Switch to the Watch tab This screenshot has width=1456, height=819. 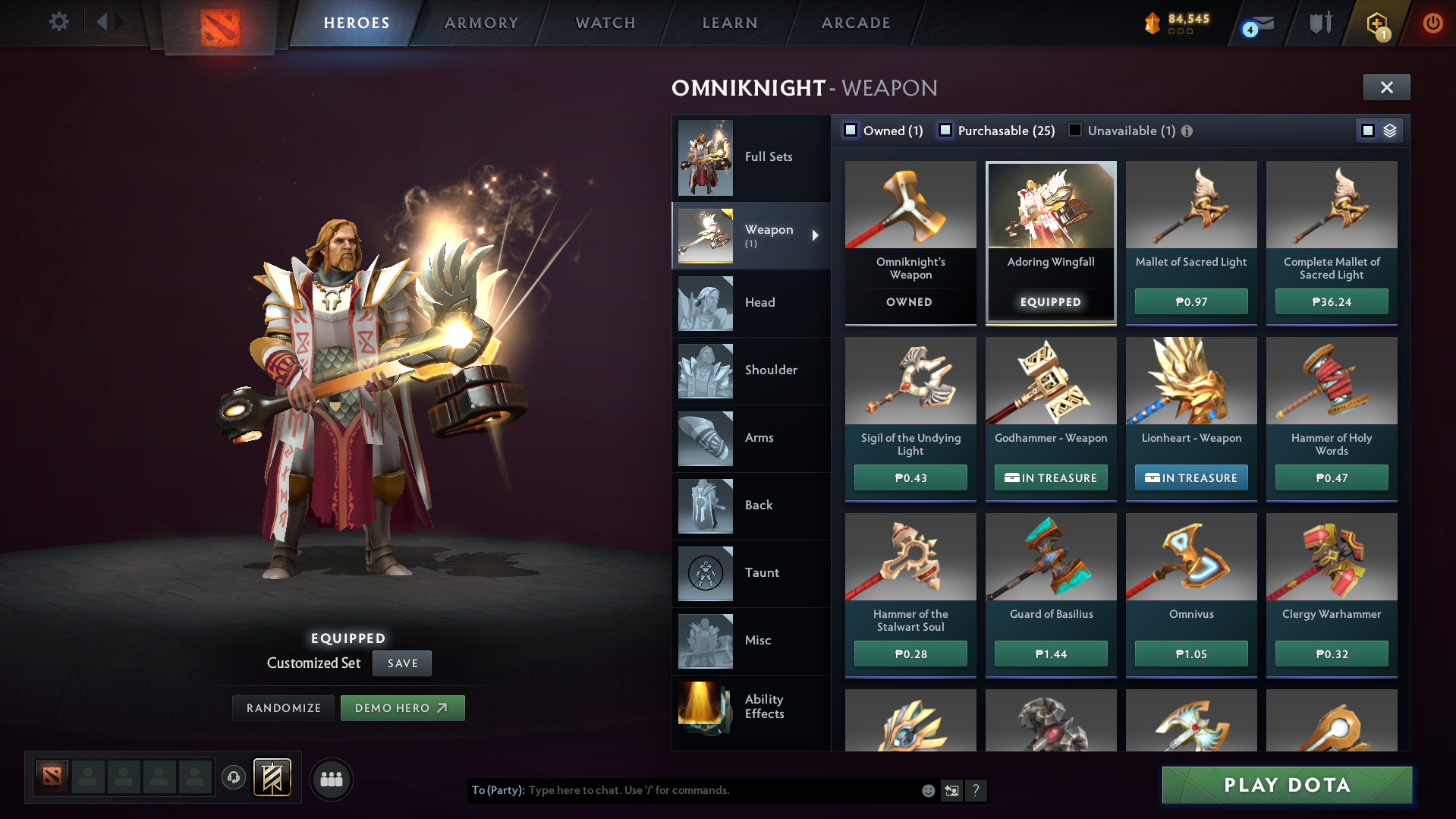605,23
